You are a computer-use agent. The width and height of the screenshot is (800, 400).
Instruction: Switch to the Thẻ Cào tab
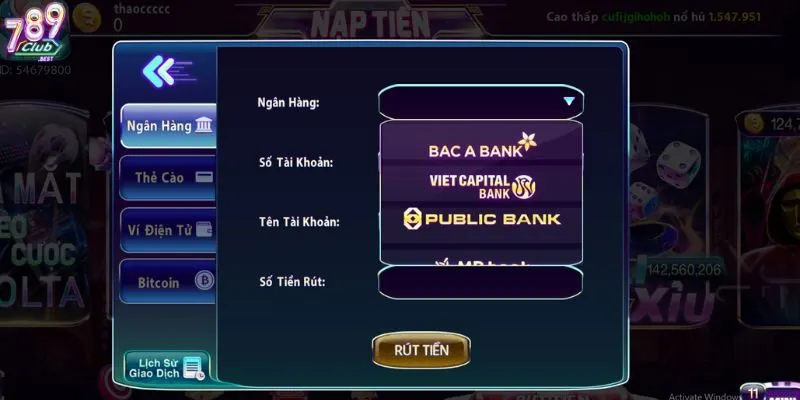tap(167, 177)
